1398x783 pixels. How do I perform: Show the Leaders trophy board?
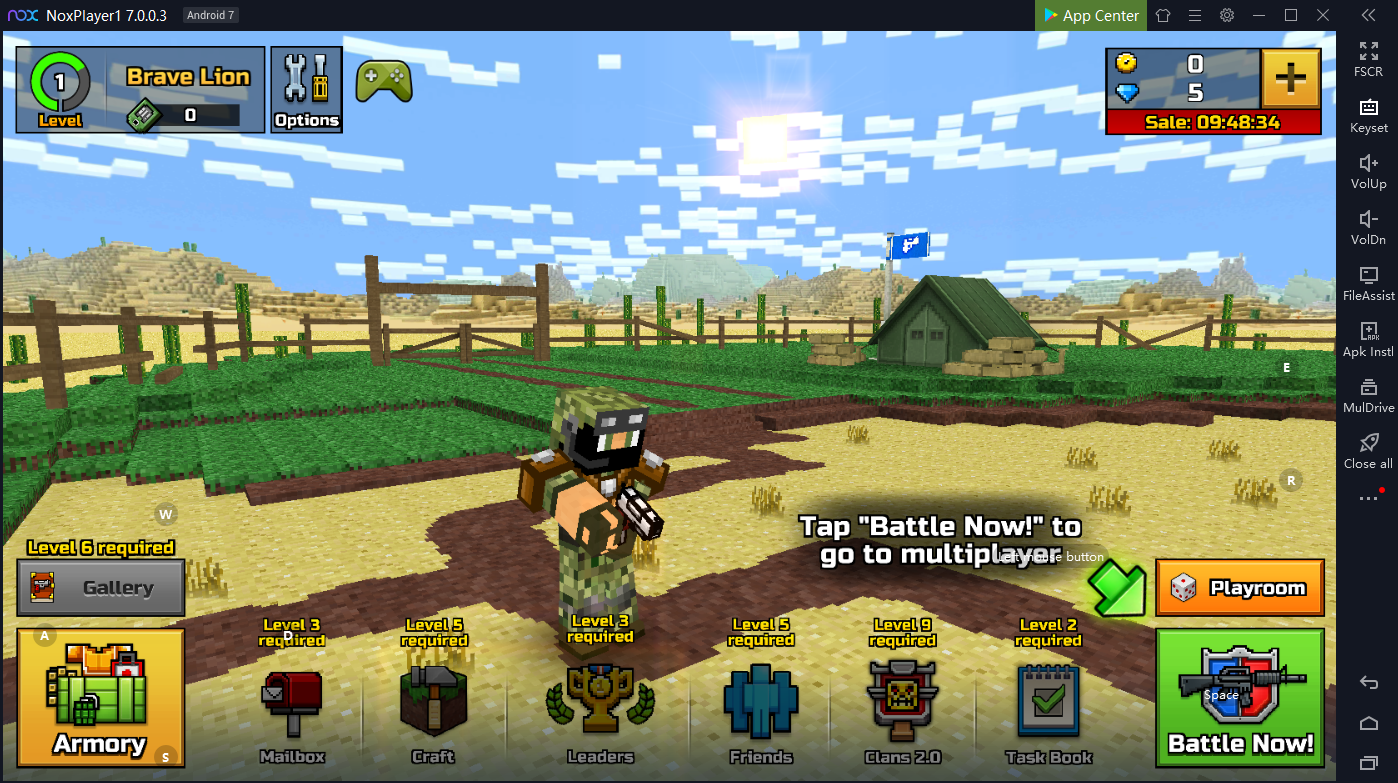[x=600, y=705]
